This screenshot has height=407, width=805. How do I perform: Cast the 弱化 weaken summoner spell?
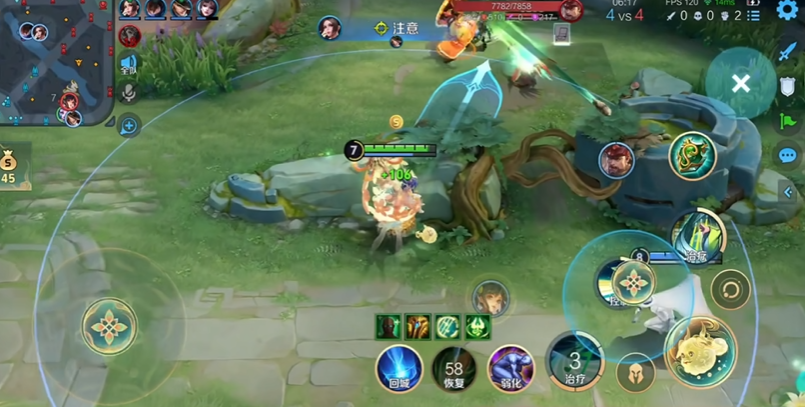[510, 368]
